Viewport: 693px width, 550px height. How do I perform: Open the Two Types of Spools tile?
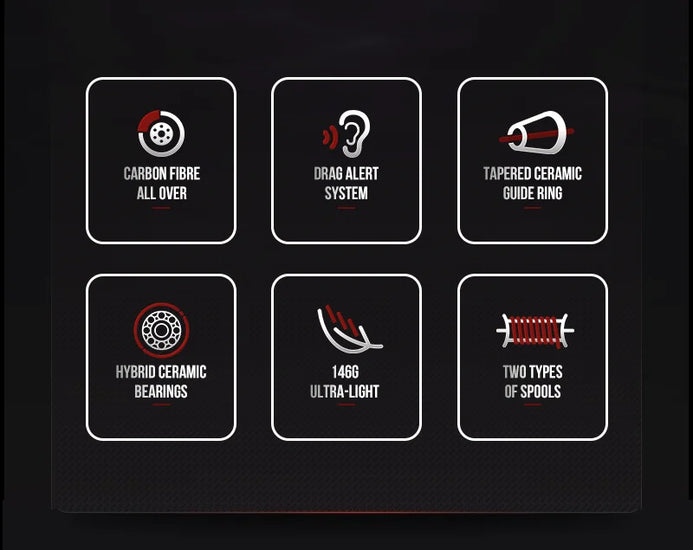[532, 357]
